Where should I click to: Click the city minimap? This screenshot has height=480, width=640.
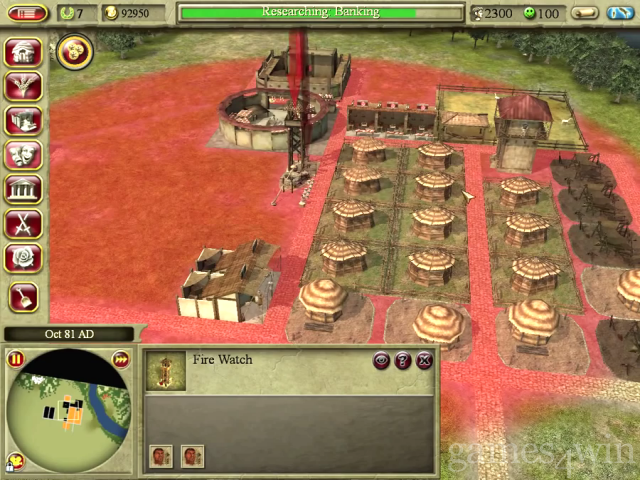(68, 410)
